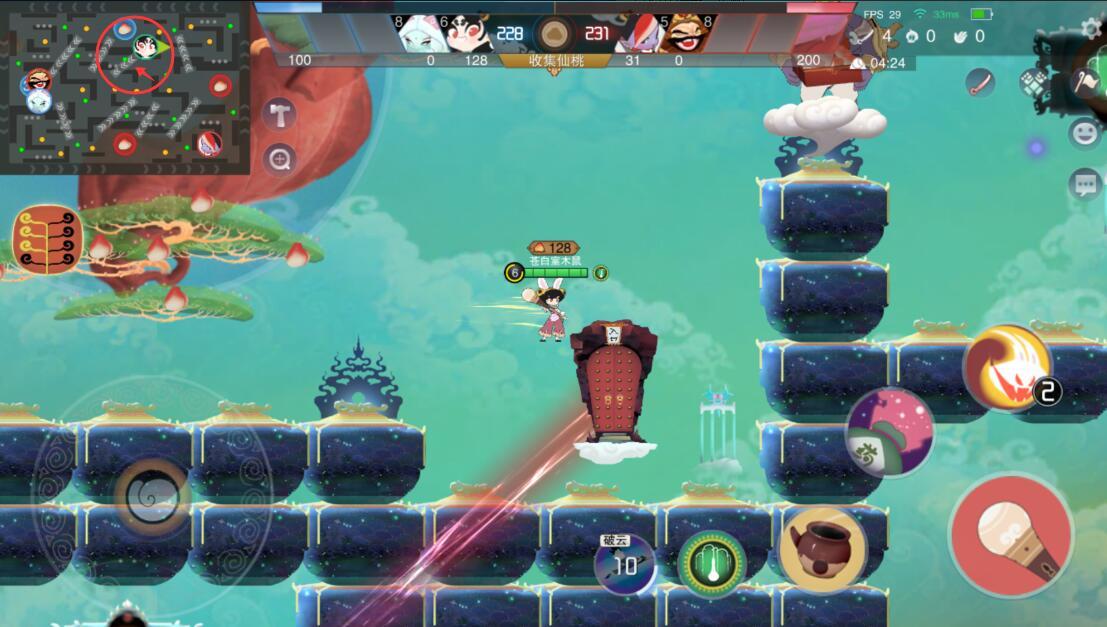
Task: Open the smiley emote menu
Action: [1085, 132]
